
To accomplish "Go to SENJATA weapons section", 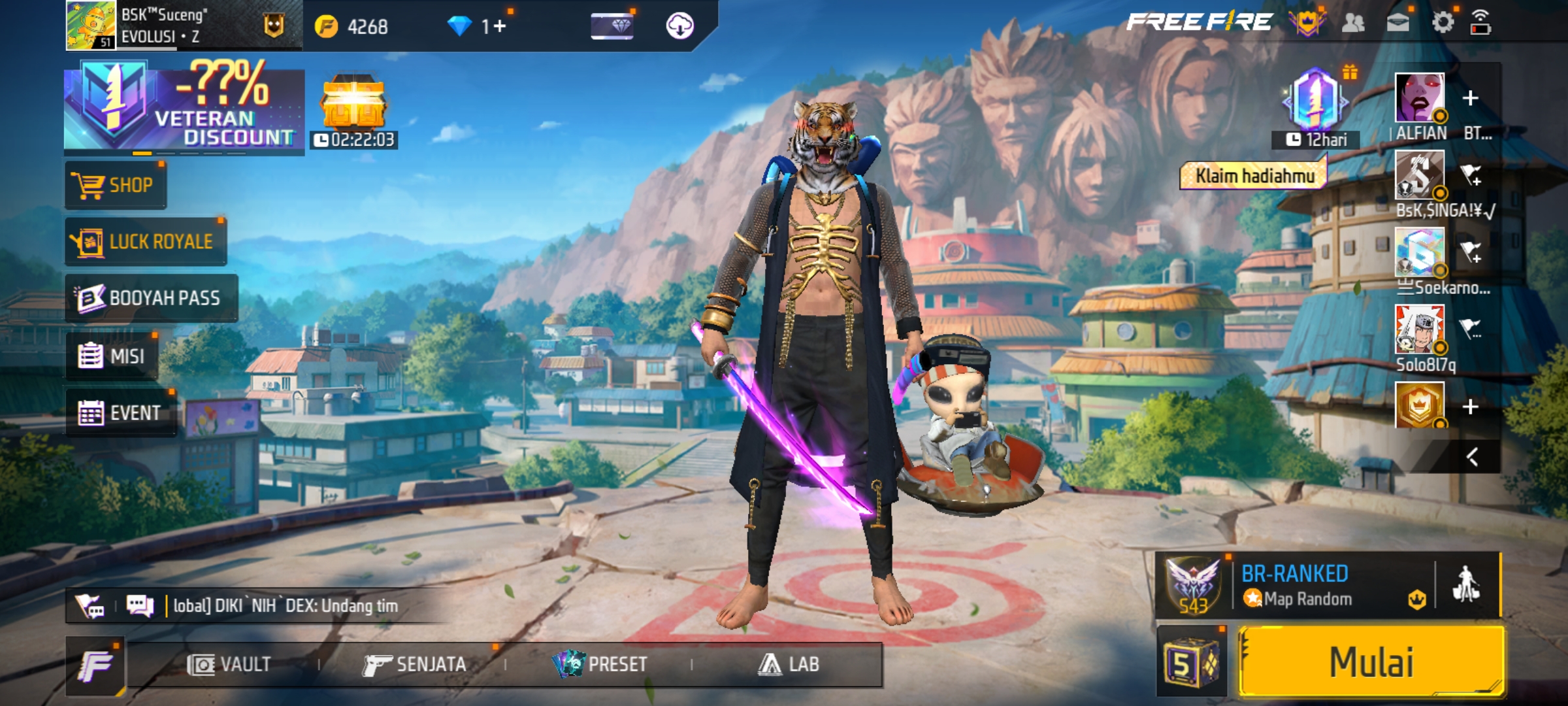I will 415,665.
